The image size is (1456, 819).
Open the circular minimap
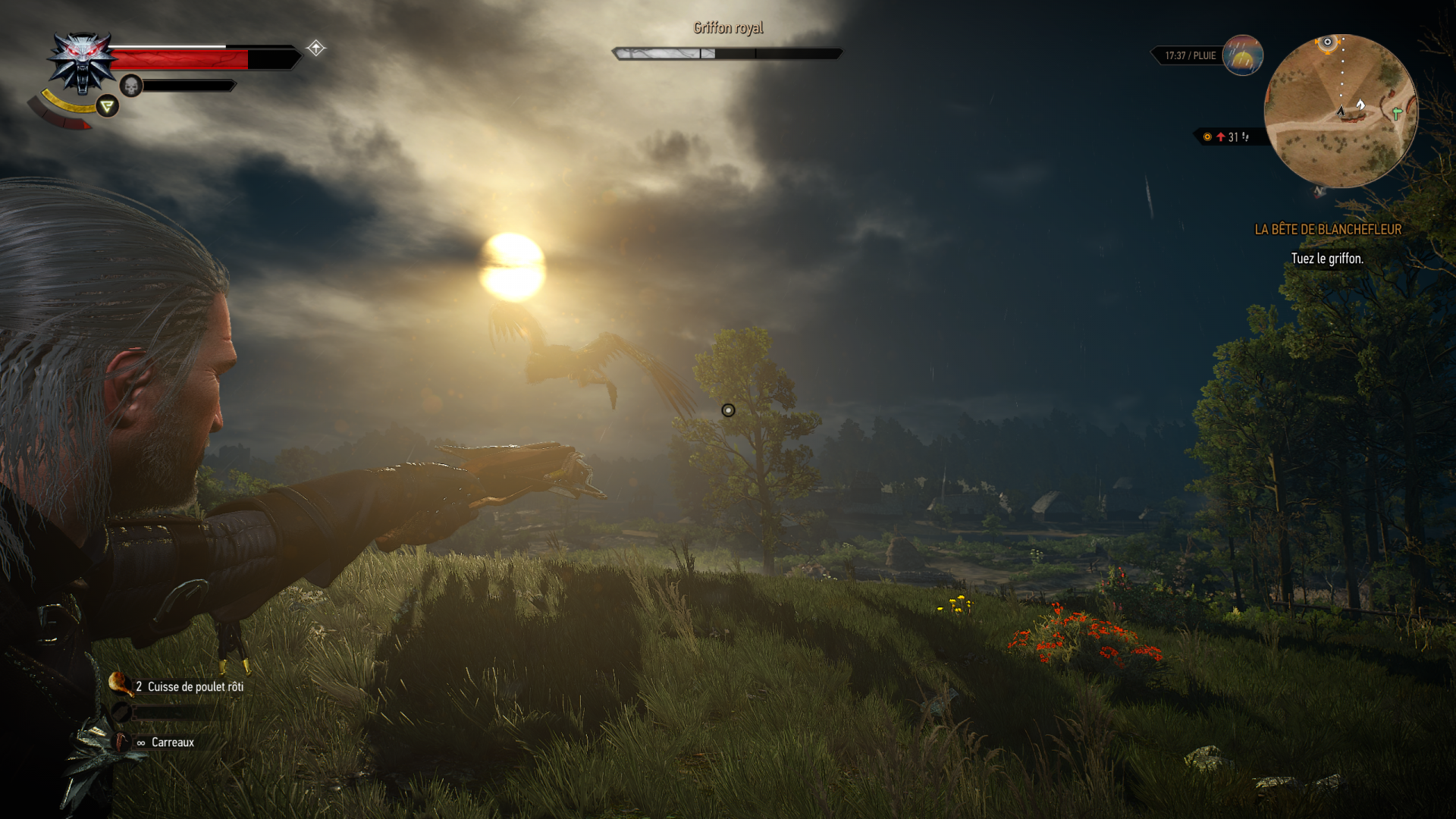(1341, 111)
